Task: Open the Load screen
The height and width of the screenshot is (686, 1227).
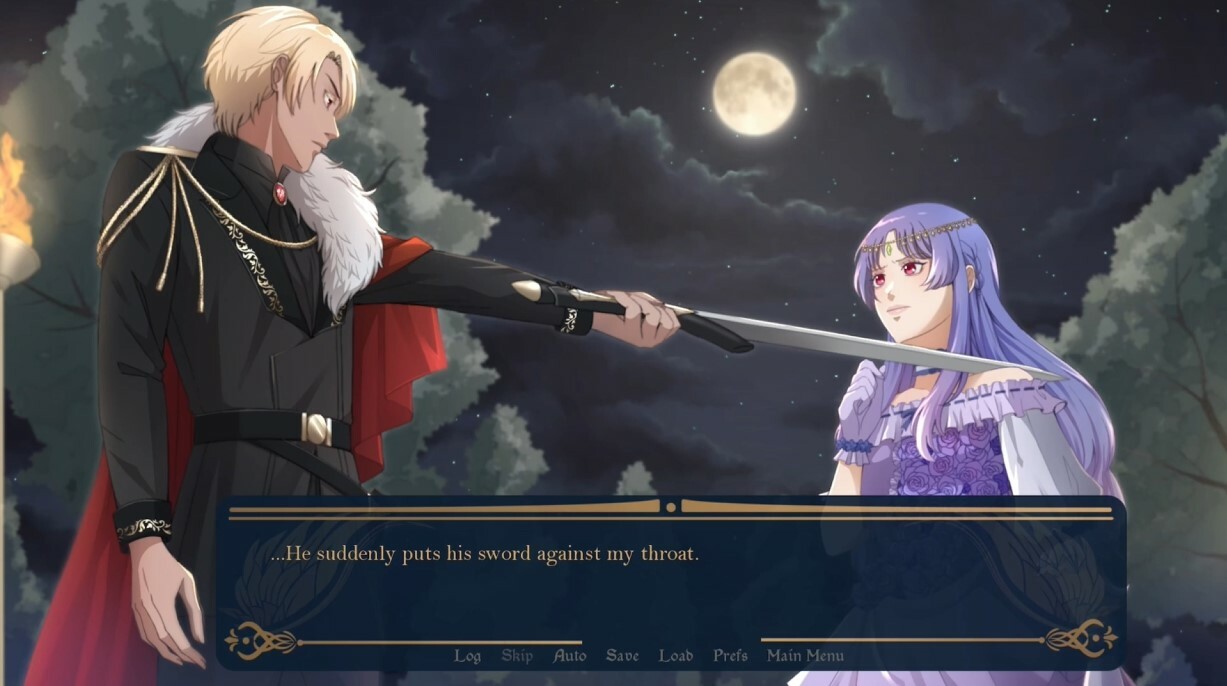Action: [676, 656]
